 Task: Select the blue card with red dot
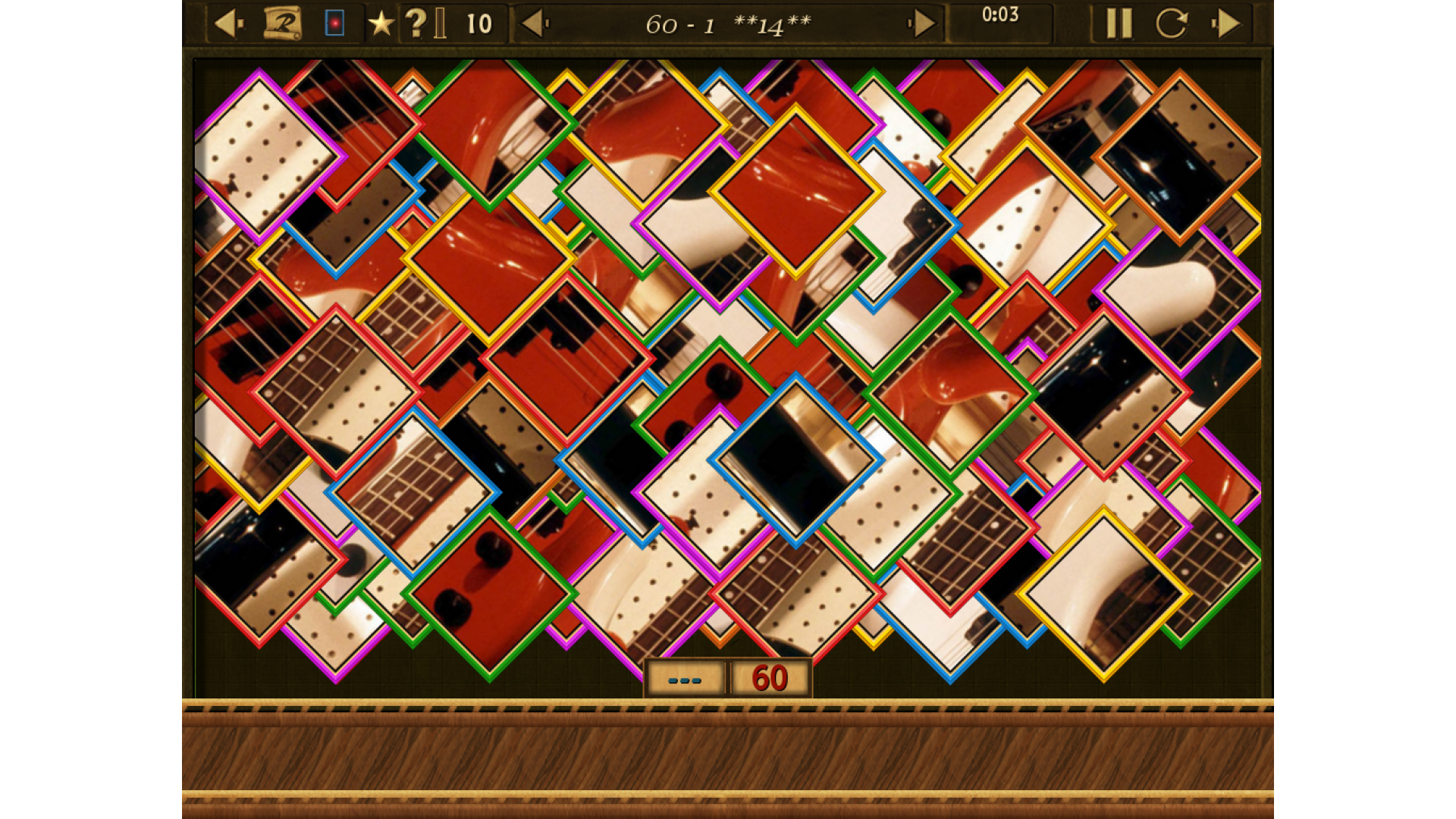click(334, 24)
